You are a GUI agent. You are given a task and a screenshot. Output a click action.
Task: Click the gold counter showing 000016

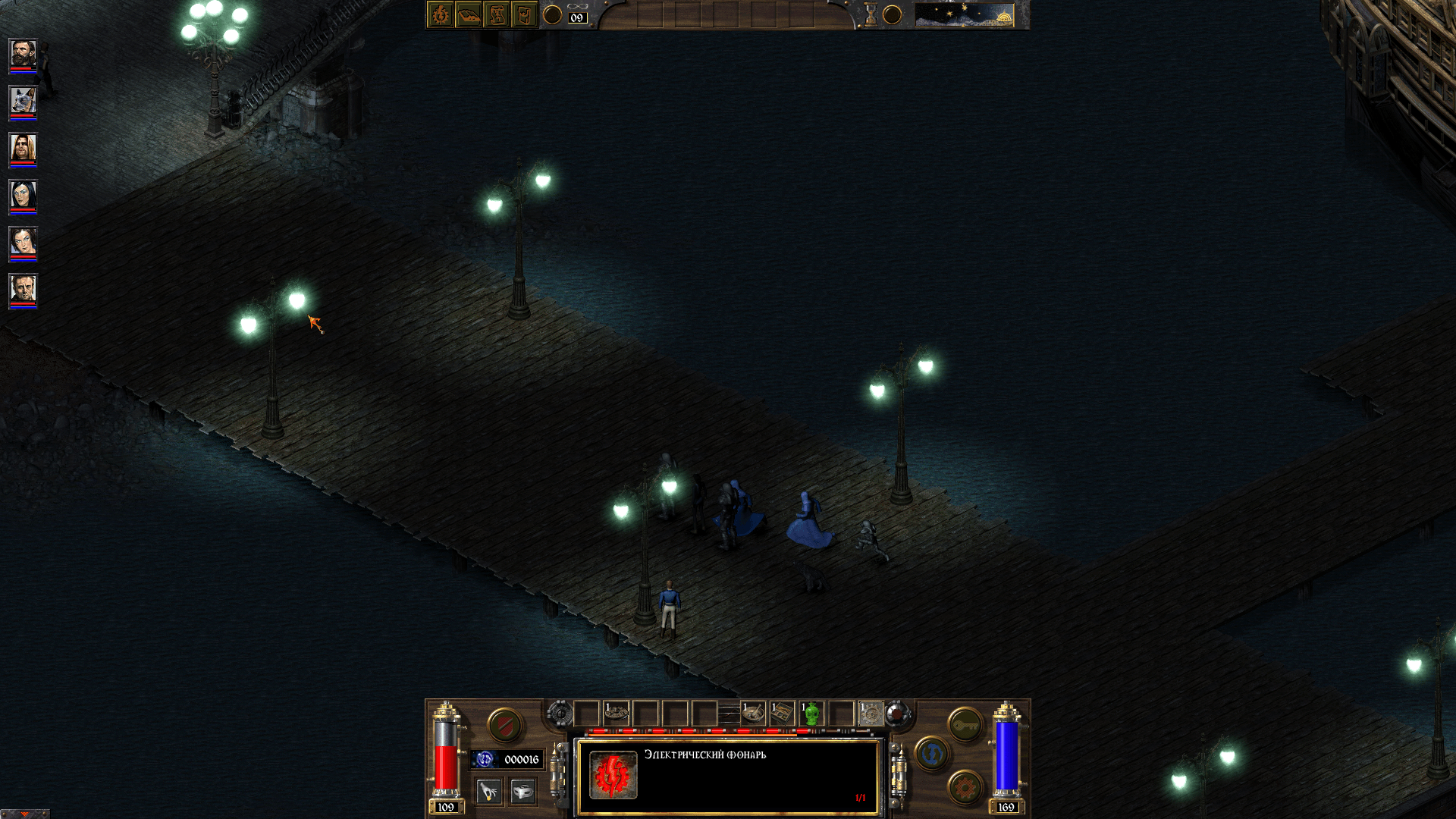(519, 759)
